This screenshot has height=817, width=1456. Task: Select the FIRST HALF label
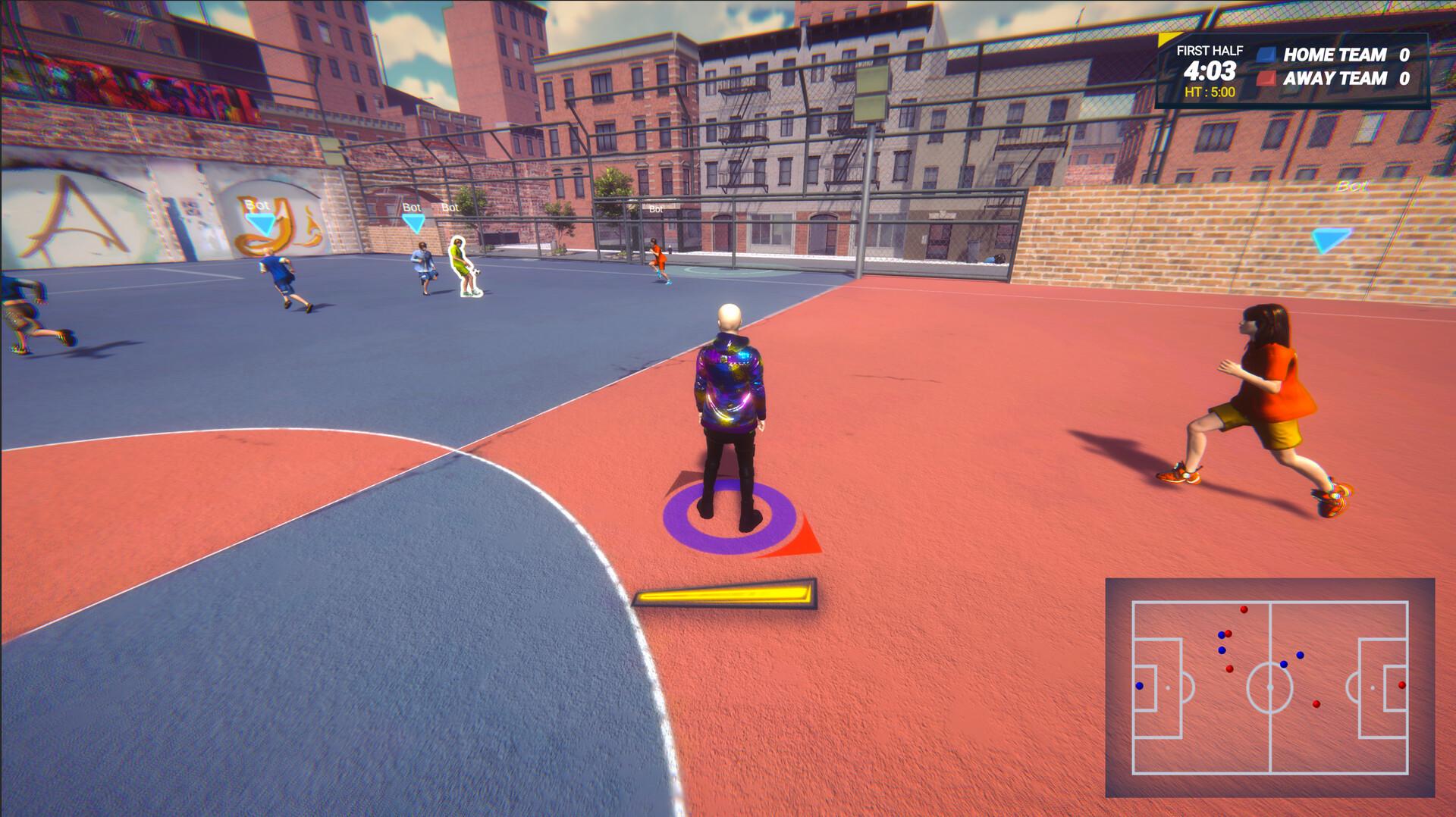click(1210, 52)
